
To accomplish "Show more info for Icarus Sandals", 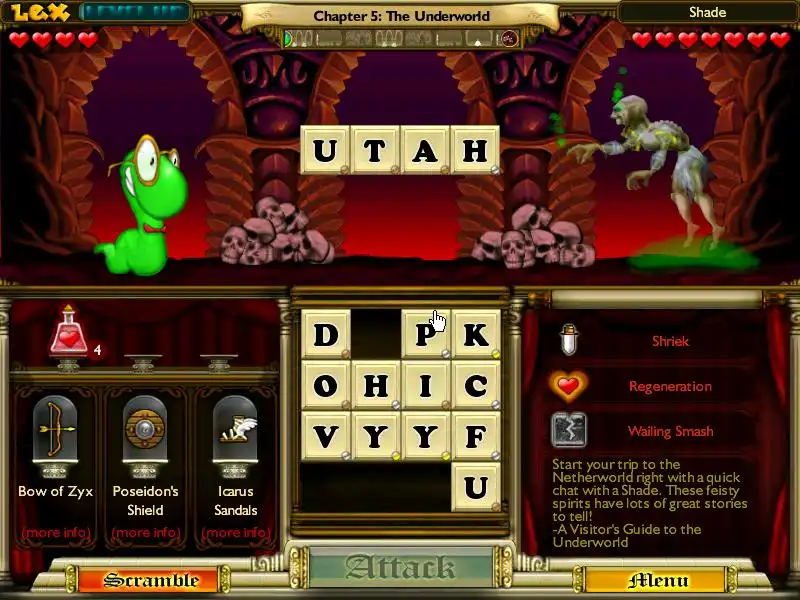I will (236, 532).
